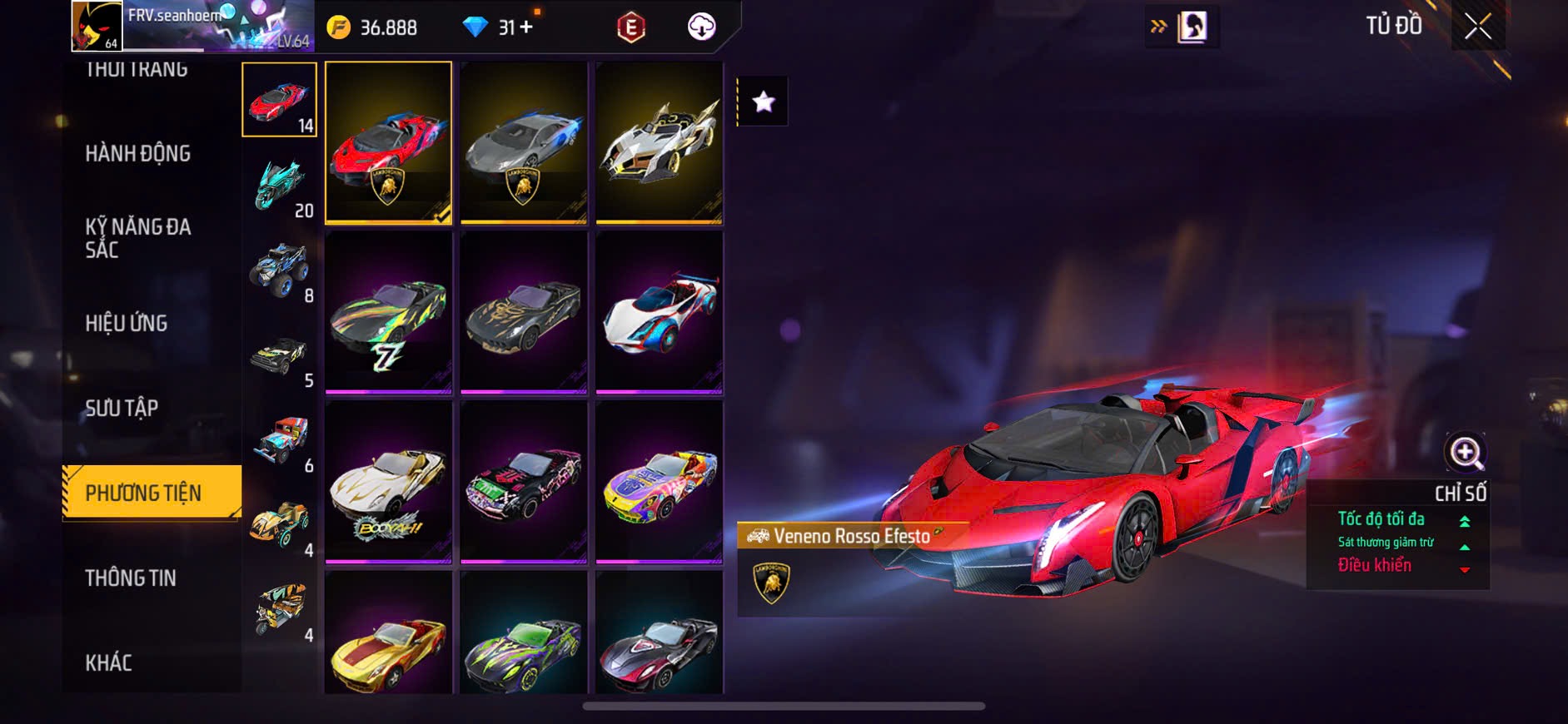Tap the cloud download icon
This screenshot has width=1568, height=724.
coord(702,27)
